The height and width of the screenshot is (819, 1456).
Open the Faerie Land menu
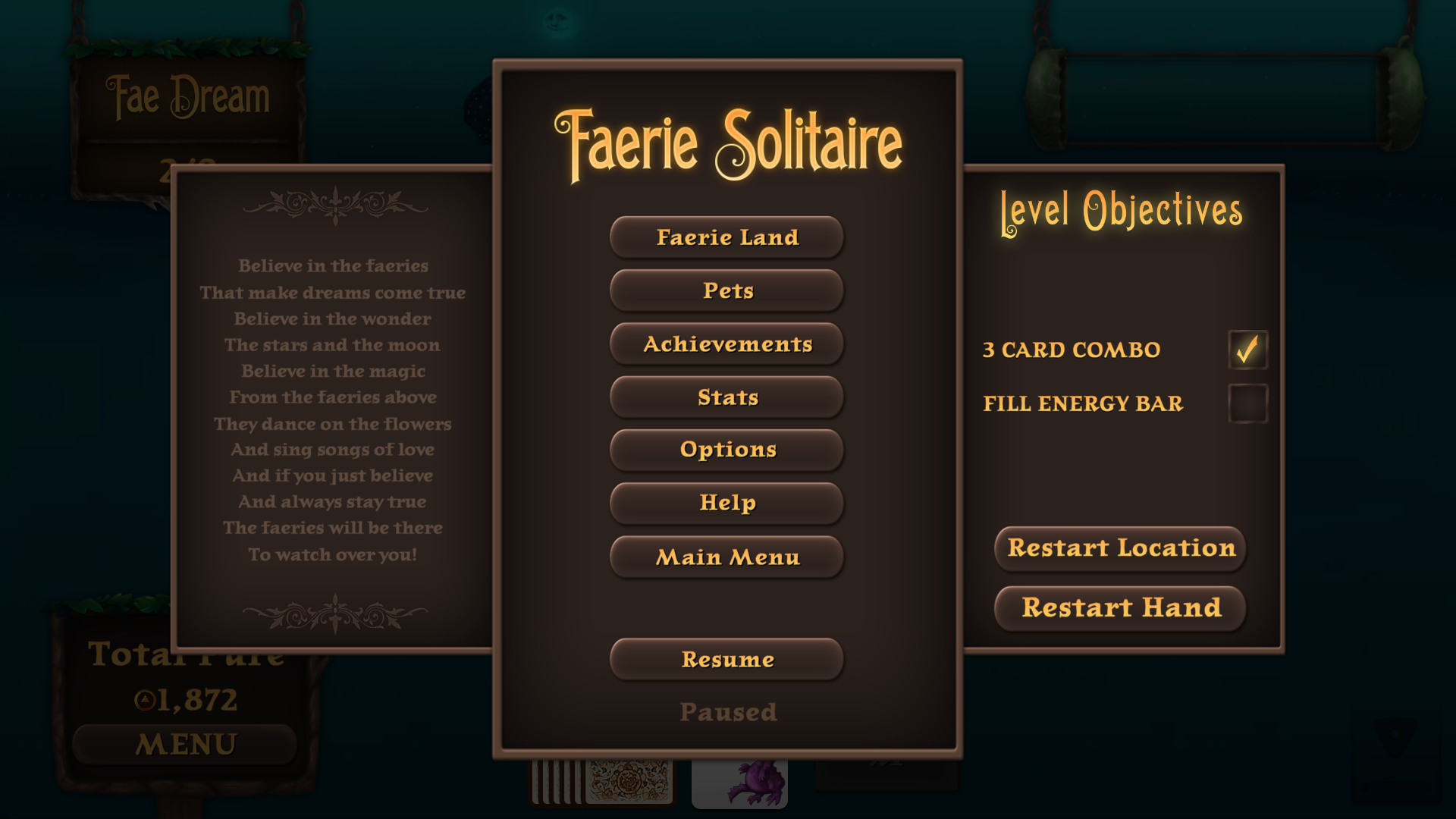pos(727,237)
